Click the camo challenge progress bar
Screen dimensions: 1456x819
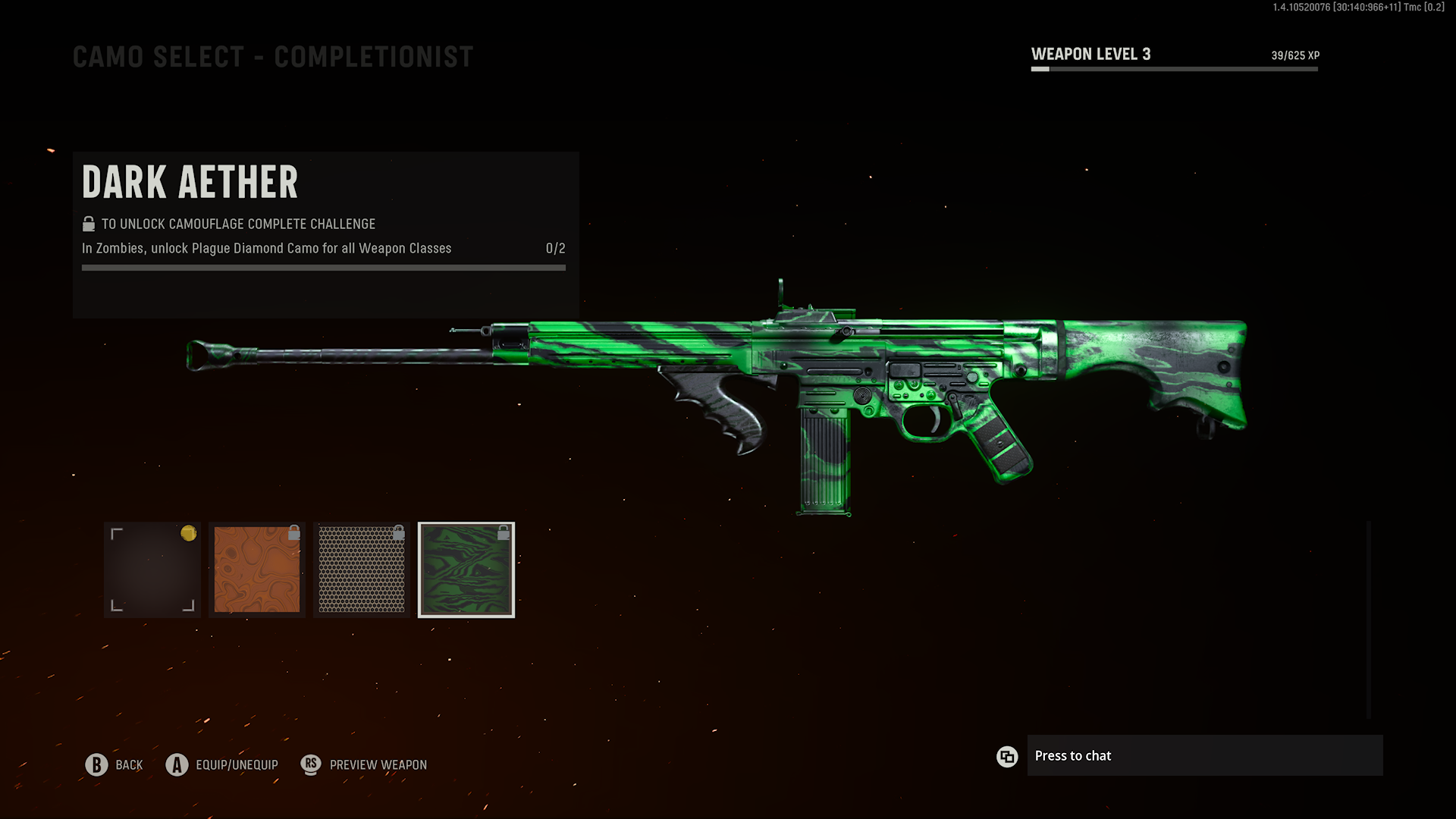324,268
